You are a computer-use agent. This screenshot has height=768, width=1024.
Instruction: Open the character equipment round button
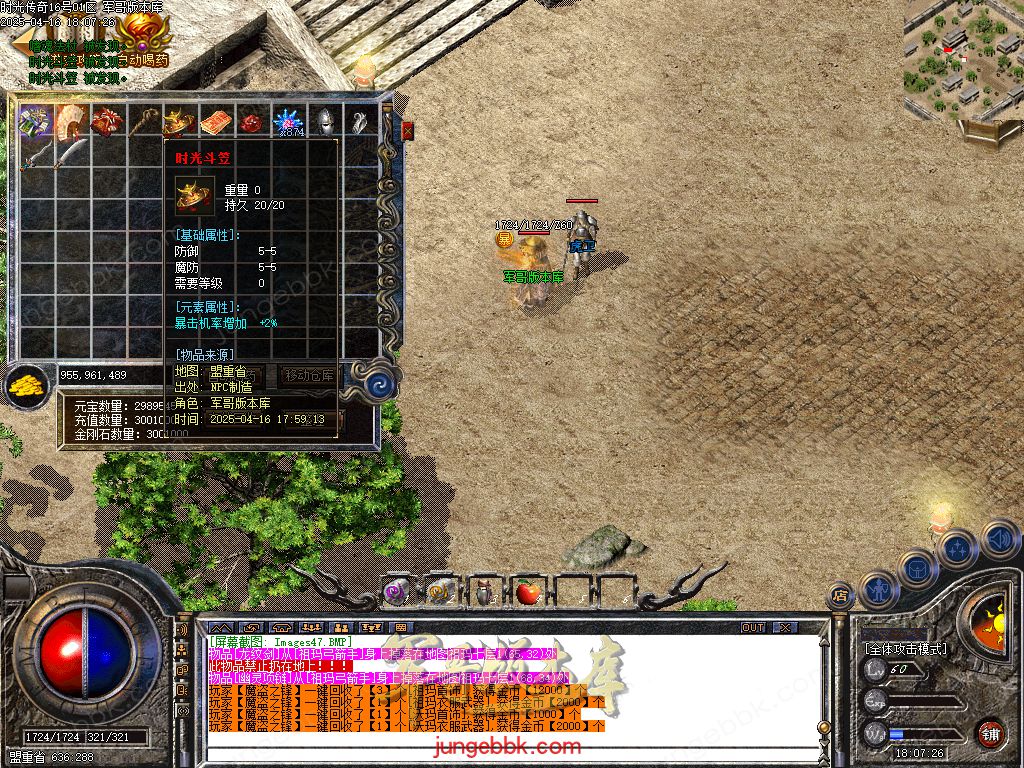click(880, 590)
